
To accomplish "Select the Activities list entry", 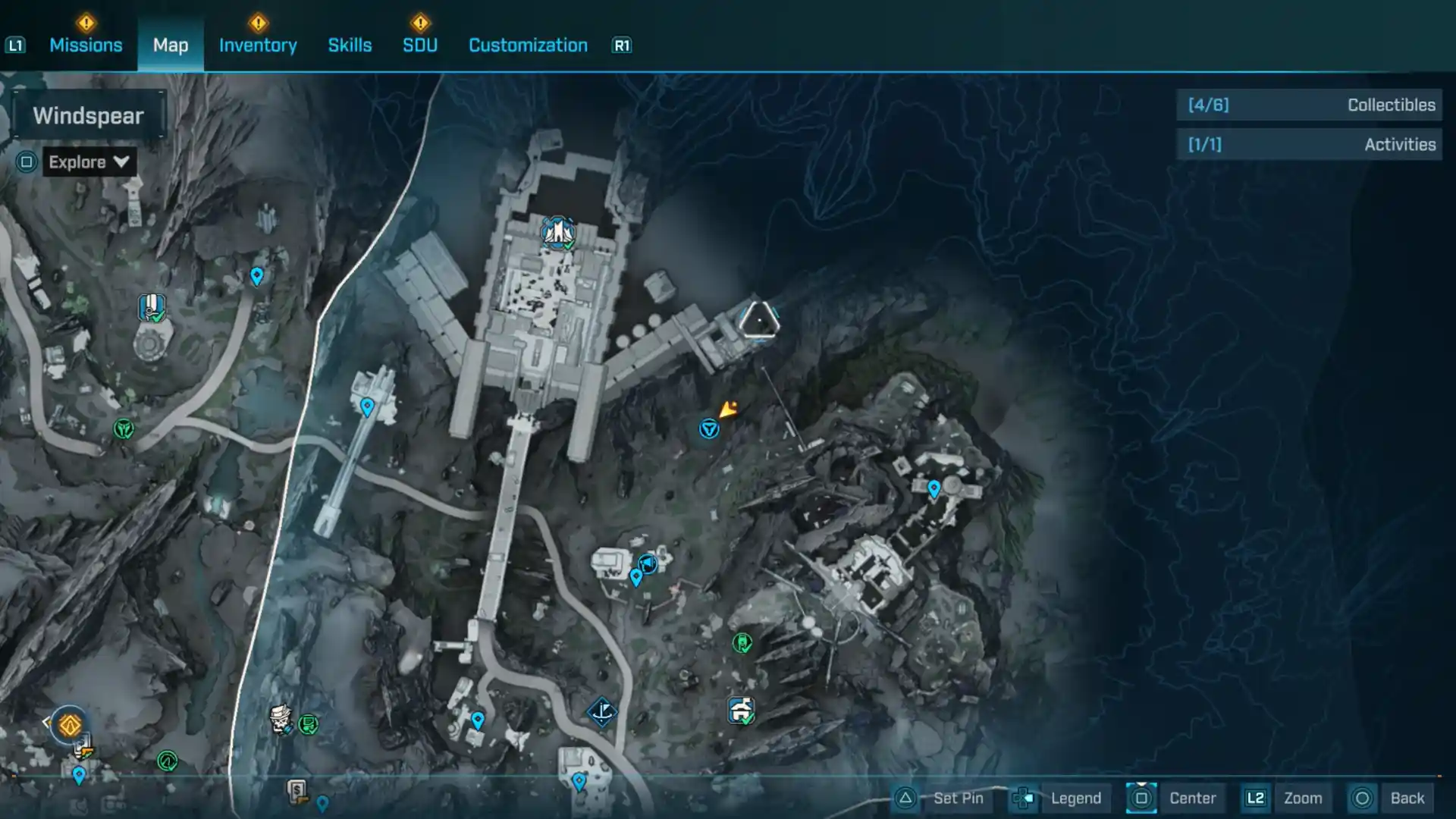I will [1310, 145].
